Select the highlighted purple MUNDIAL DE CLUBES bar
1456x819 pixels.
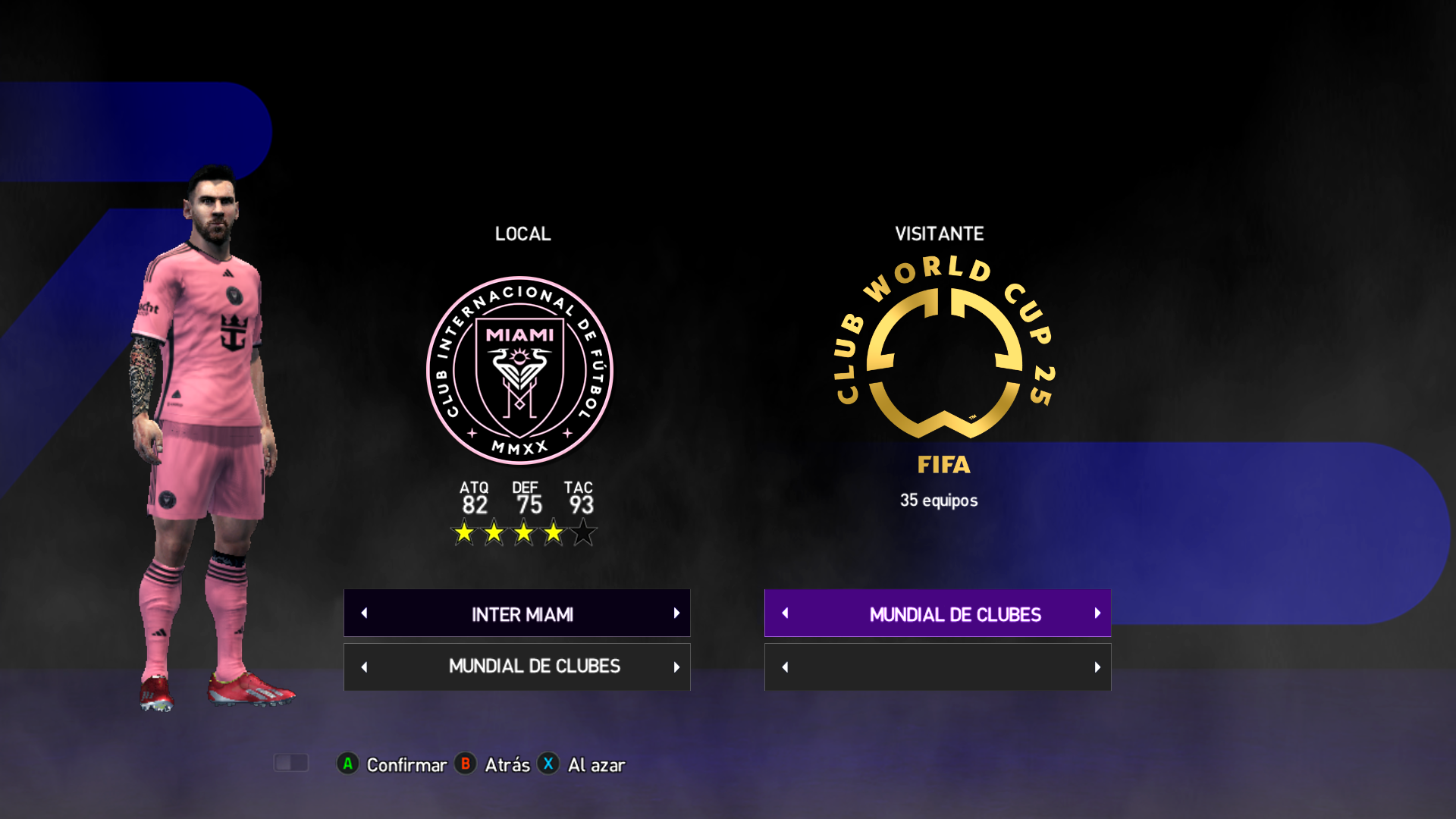click(955, 613)
